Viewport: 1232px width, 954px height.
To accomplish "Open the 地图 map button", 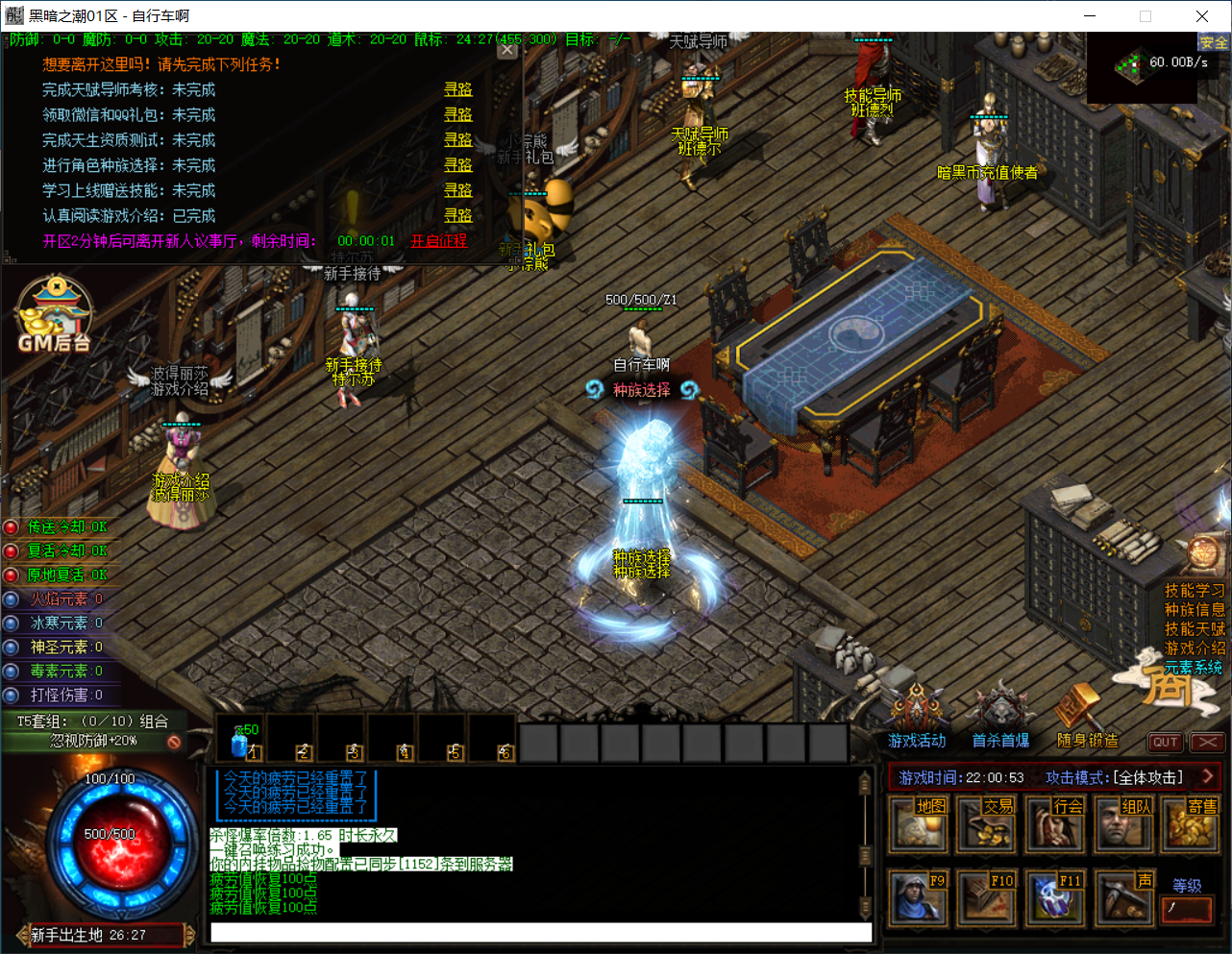I will click(918, 824).
